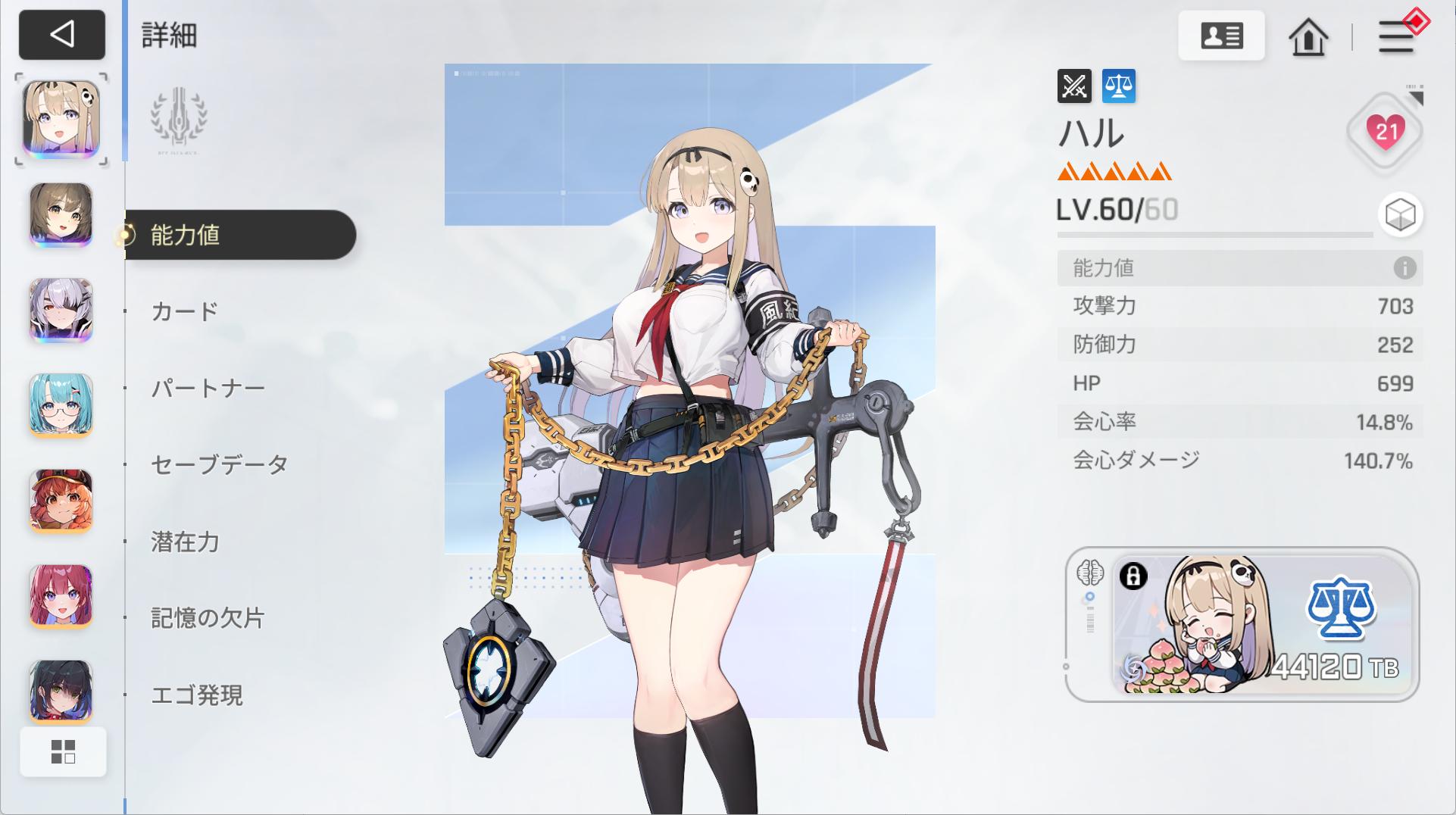Open the hamburger menu at top right
The height and width of the screenshot is (815, 1456).
point(1397,37)
